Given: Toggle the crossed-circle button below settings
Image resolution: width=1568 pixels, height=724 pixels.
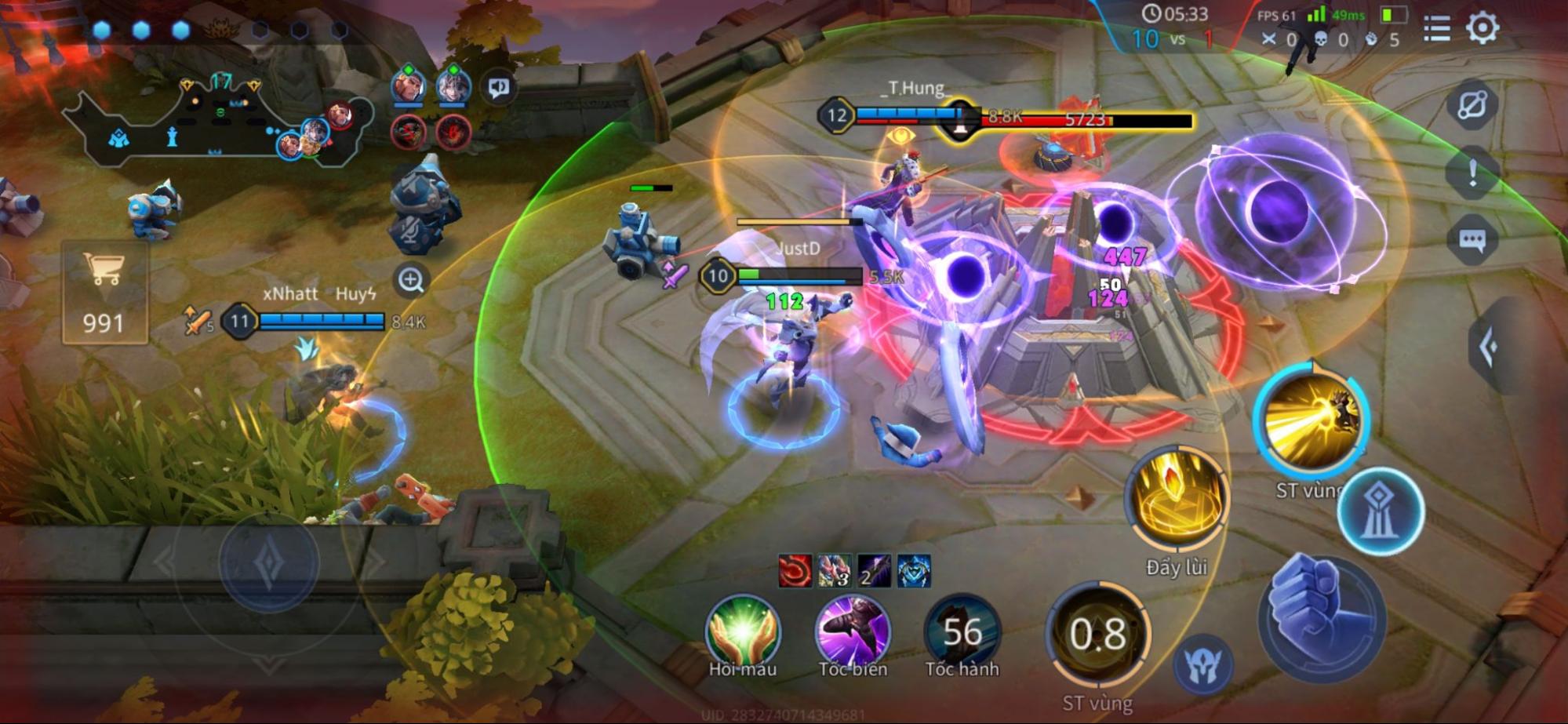Looking at the screenshot, I should 1472,105.
